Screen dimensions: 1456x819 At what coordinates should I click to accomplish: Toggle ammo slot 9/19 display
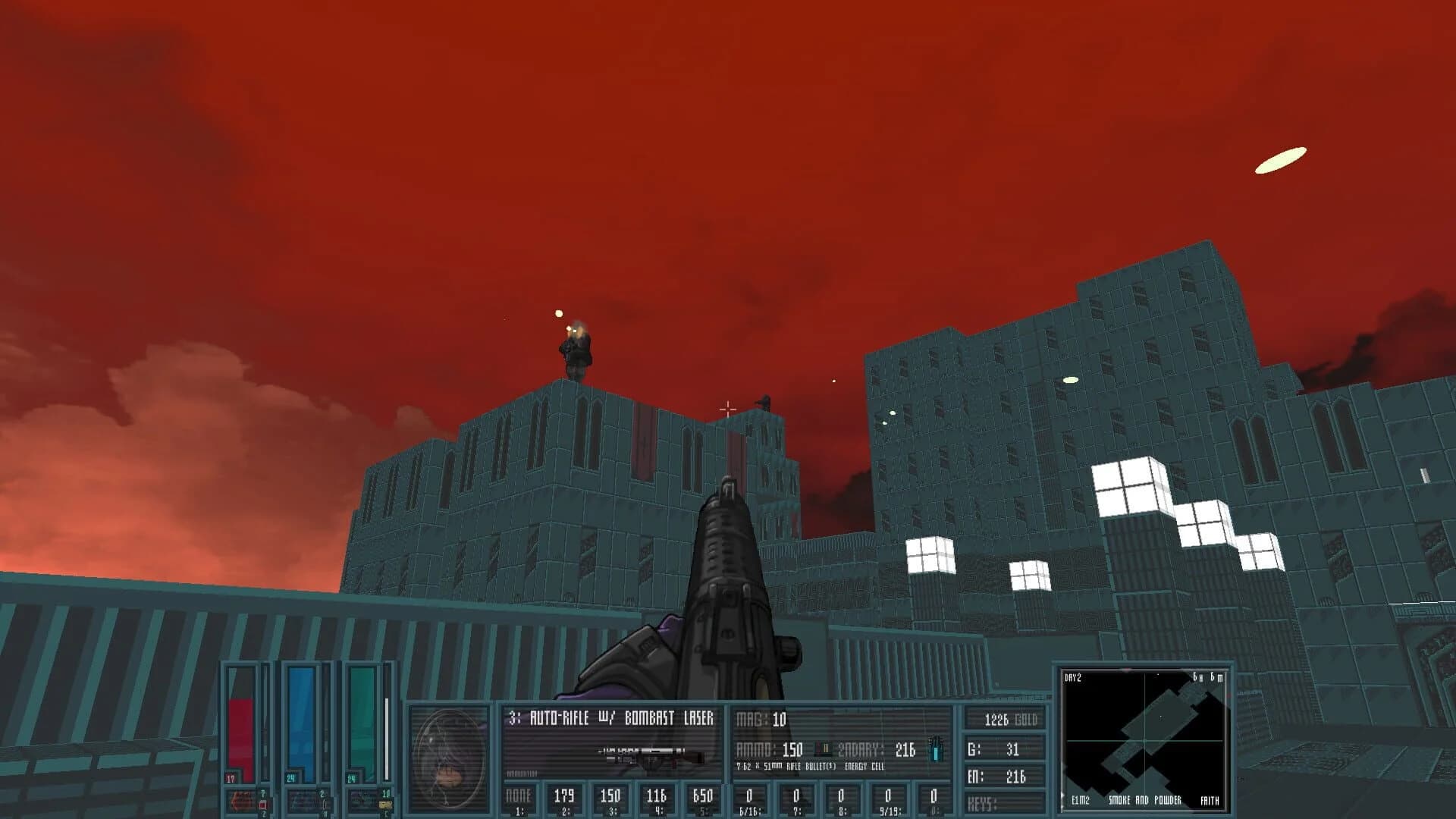point(886,795)
